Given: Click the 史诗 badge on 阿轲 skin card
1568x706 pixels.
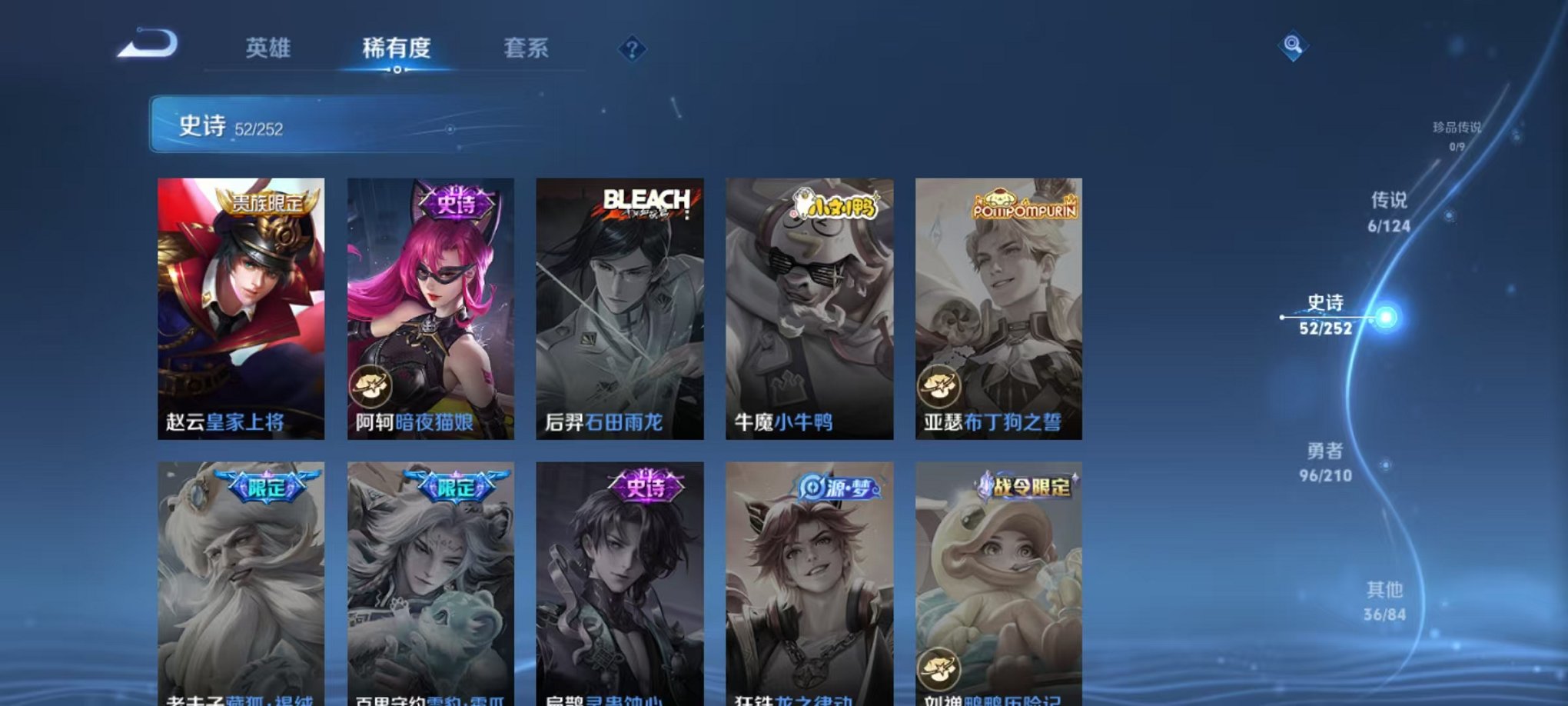Looking at the screenshot, I should [x=457, y=201].
